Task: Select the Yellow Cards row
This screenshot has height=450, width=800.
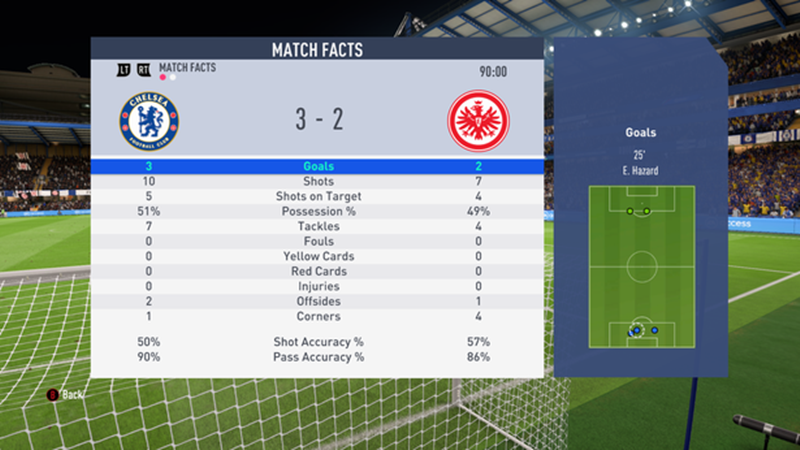Action: (x=318, y=256)
